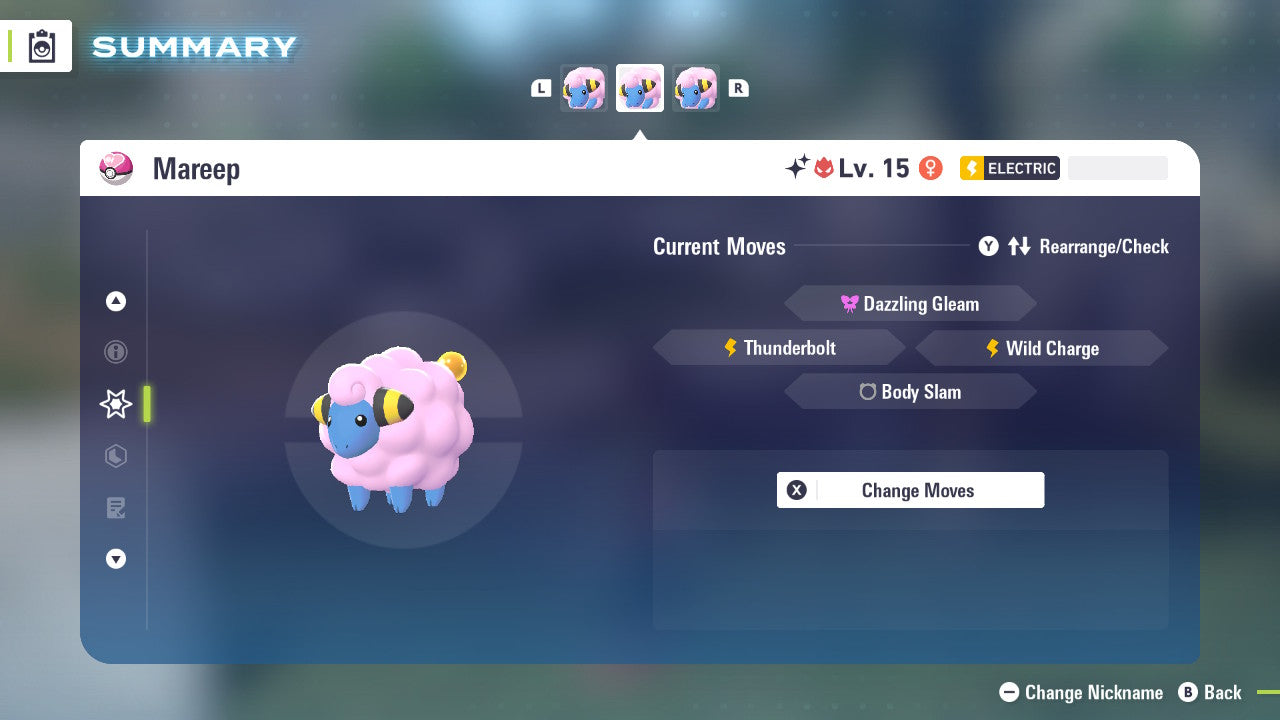The height and width of the screenshot is (720, 1280).
Task: Open the info page via the circled-i icon
Action: pos(115,352)
